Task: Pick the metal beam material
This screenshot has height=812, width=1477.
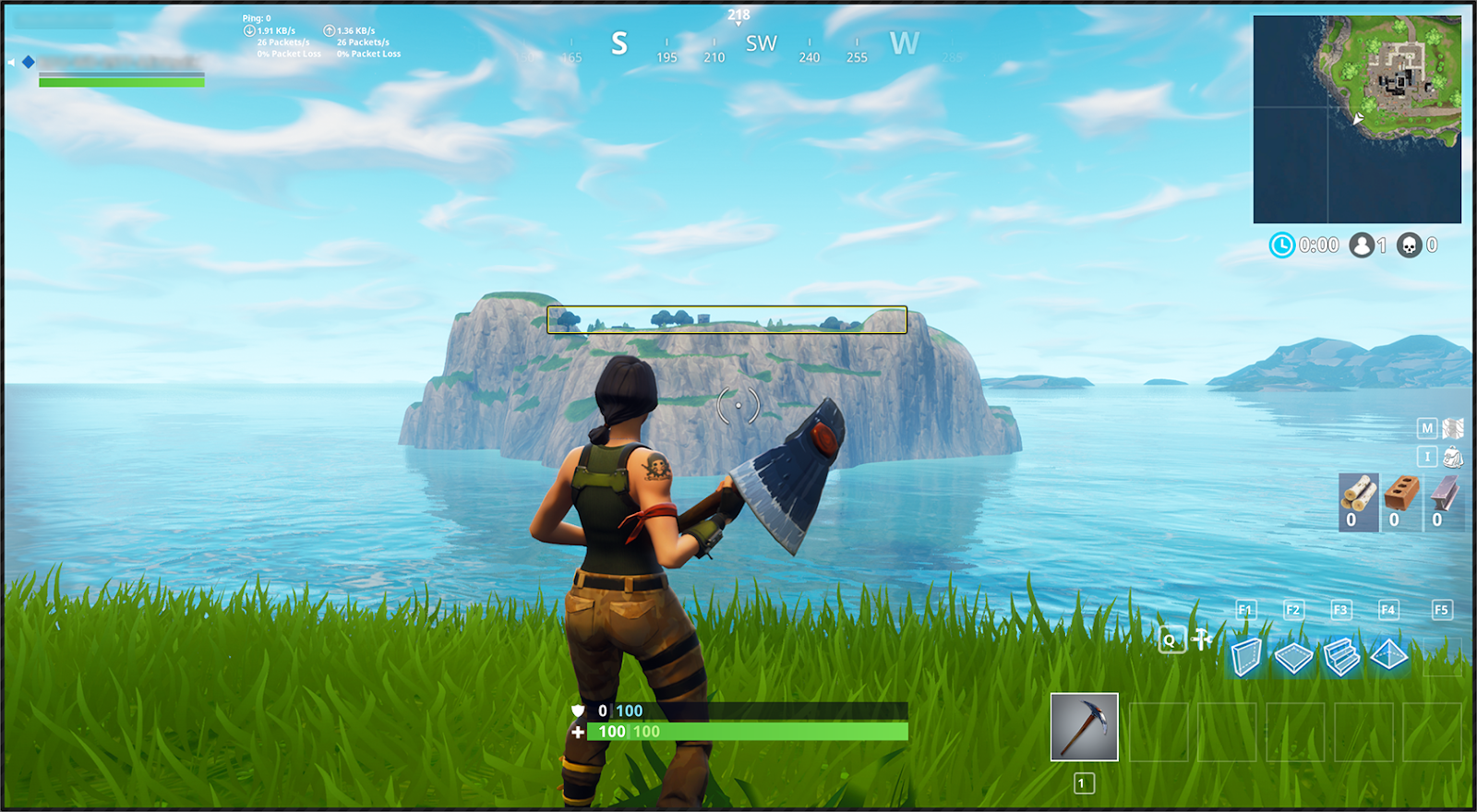Action: click(1445, 496)
